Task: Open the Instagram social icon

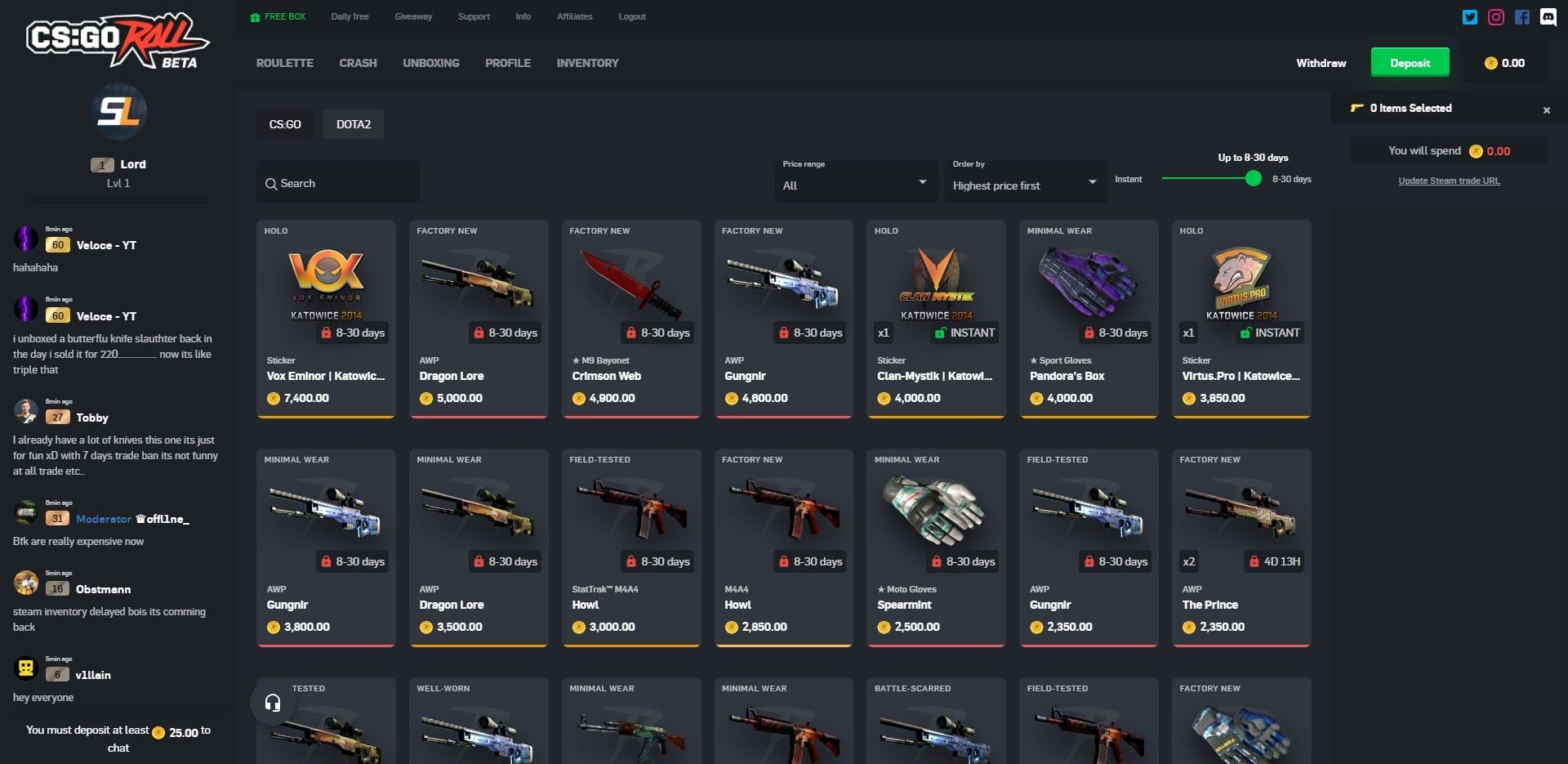Action: point(1496,16)
